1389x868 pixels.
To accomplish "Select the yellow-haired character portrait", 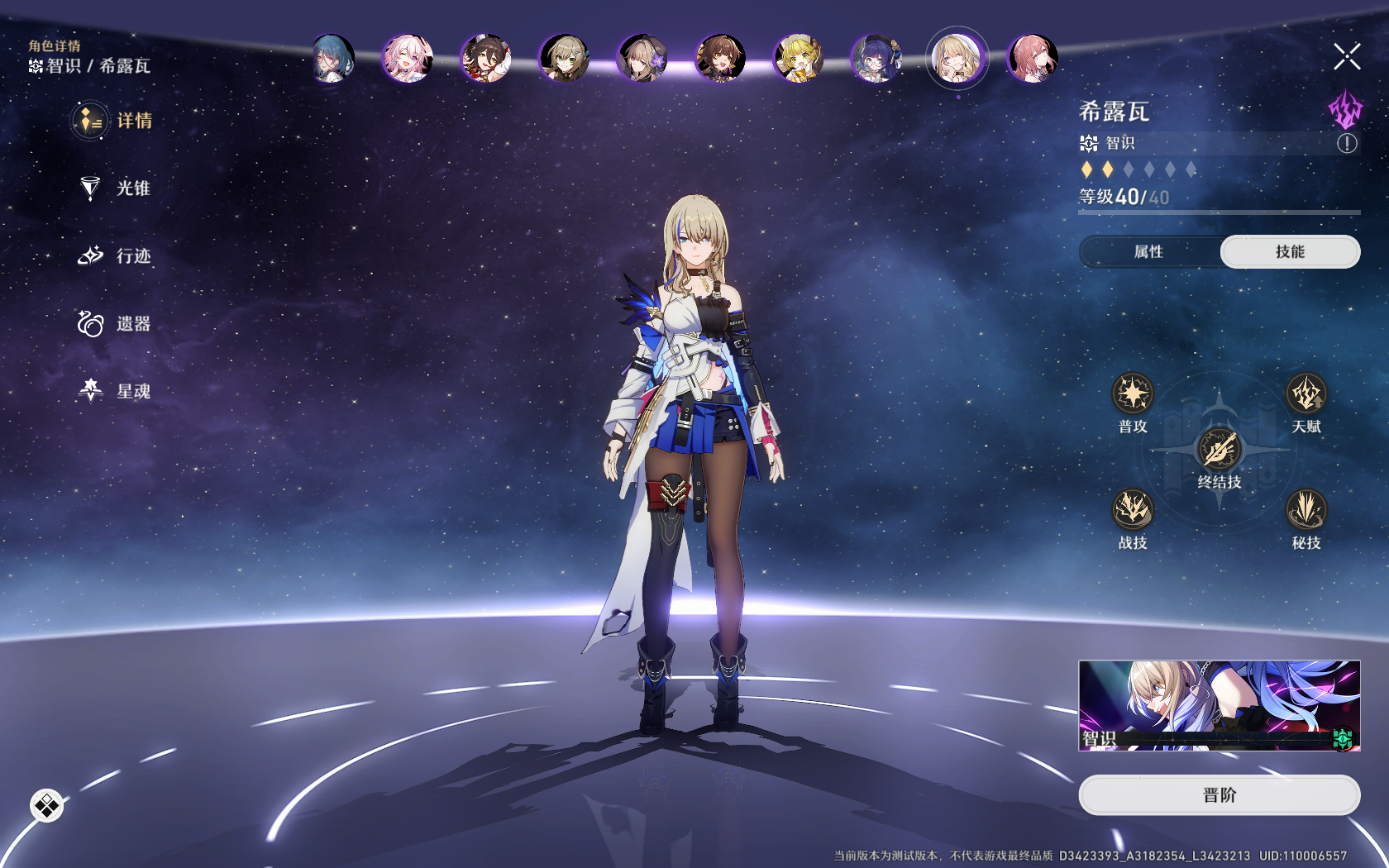I will pos(798,59).
